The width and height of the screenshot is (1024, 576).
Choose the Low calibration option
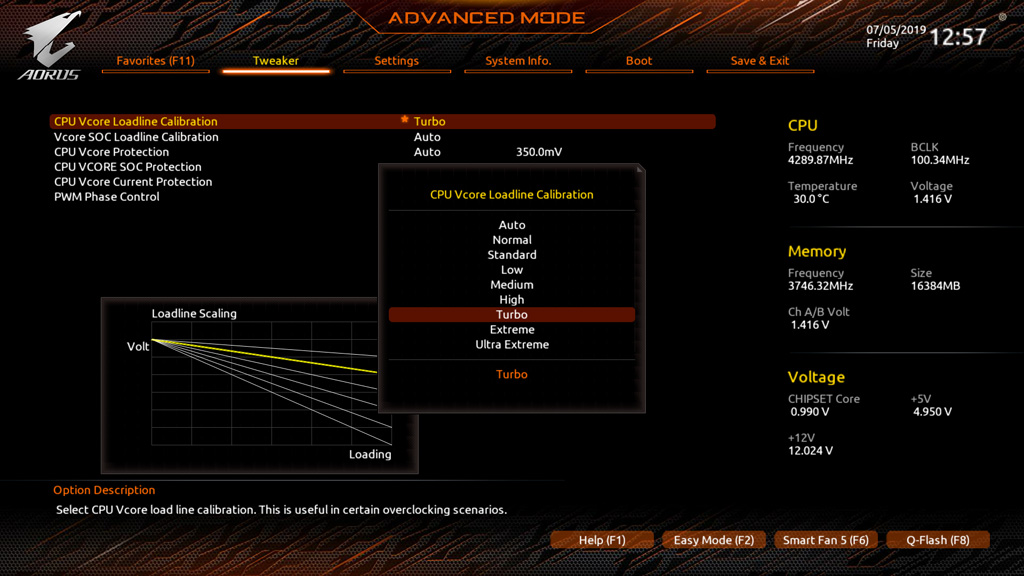pyautogui.click(x=512, y=270)
